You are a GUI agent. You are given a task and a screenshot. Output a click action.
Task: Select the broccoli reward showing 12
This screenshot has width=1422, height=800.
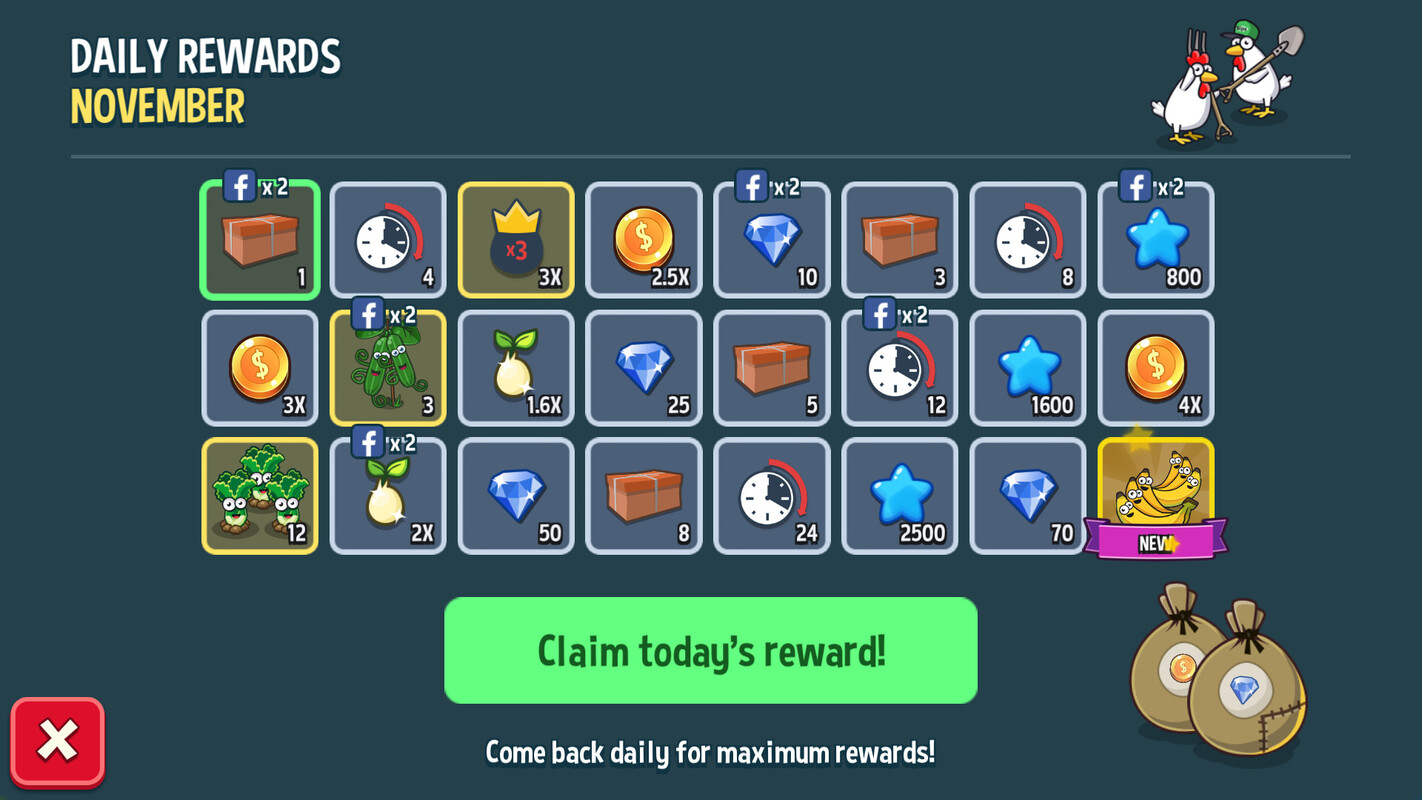tap(259, 495)
